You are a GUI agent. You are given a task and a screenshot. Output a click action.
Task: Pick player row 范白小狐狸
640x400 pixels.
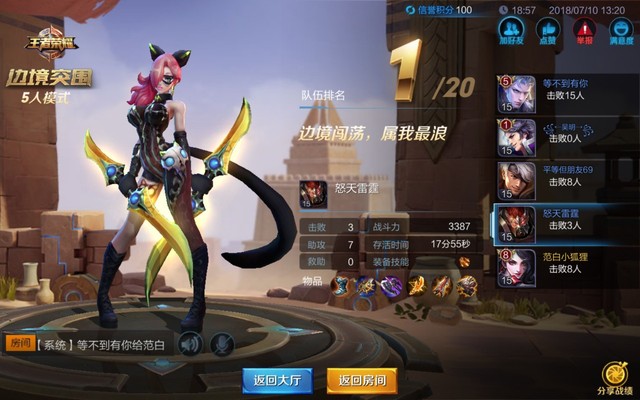point(565,267)
